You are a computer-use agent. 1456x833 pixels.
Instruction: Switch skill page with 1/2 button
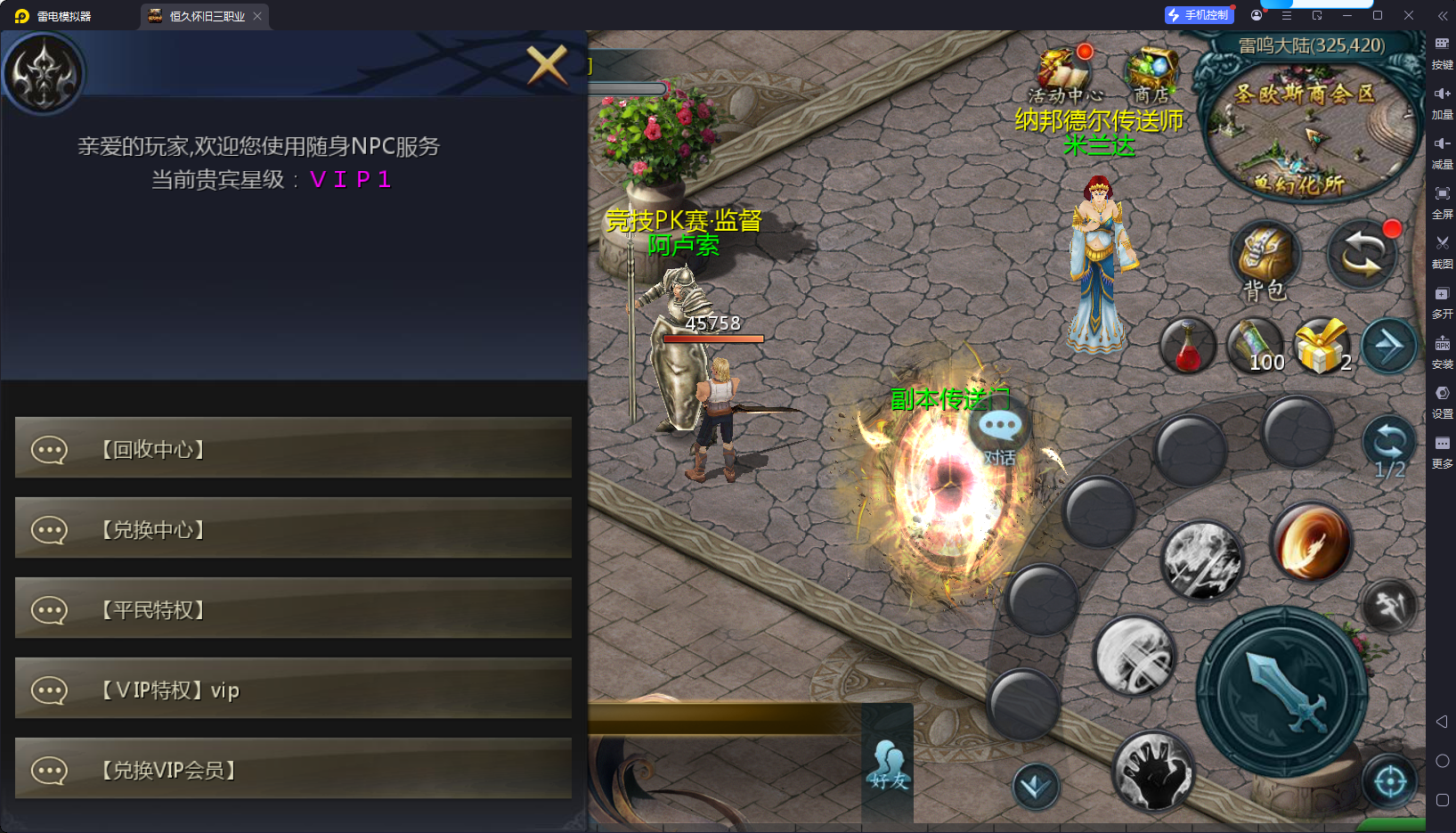(1388, 447)
